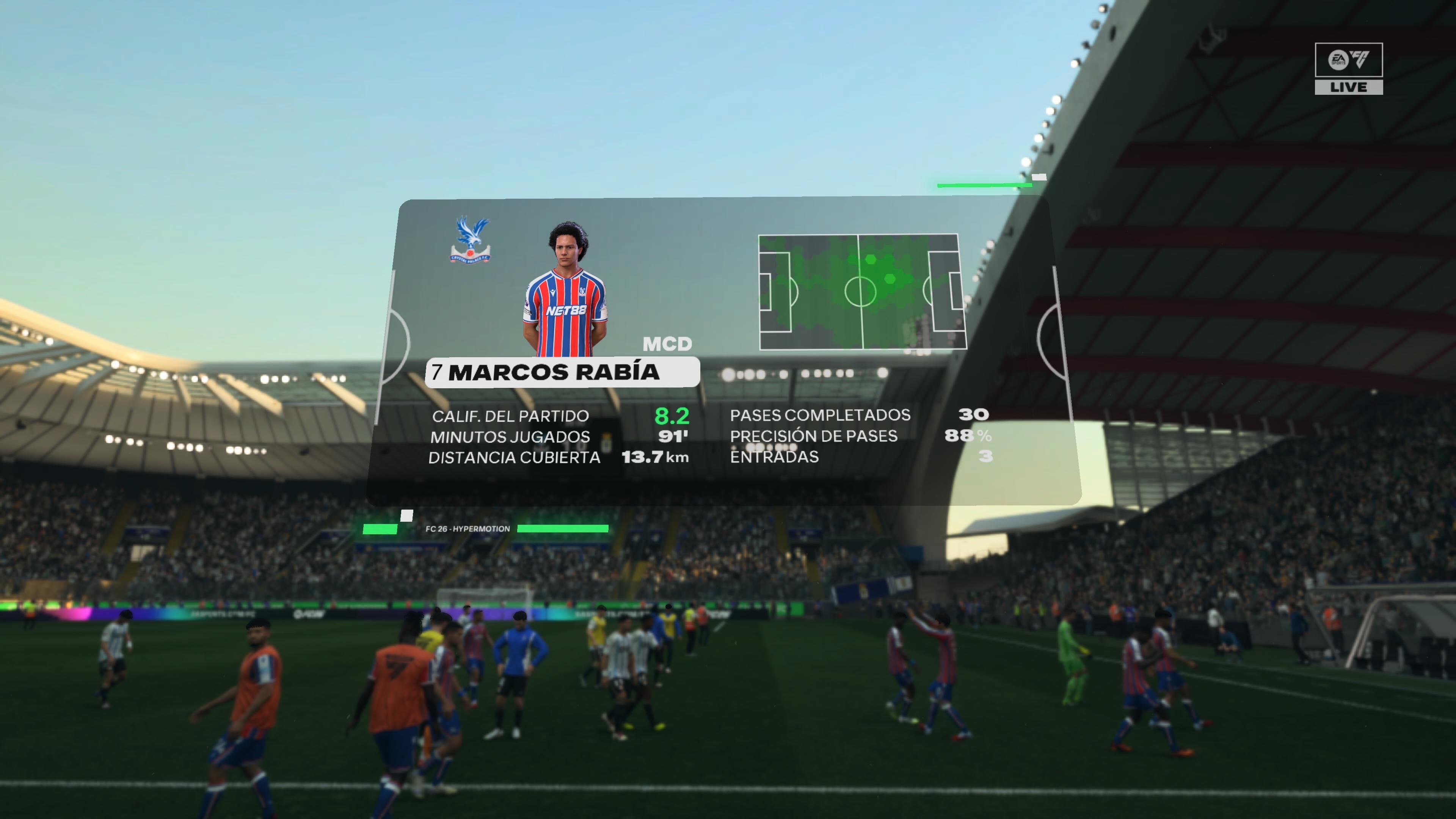Click the player position heatmap pitch

click(x=861, y=292)
